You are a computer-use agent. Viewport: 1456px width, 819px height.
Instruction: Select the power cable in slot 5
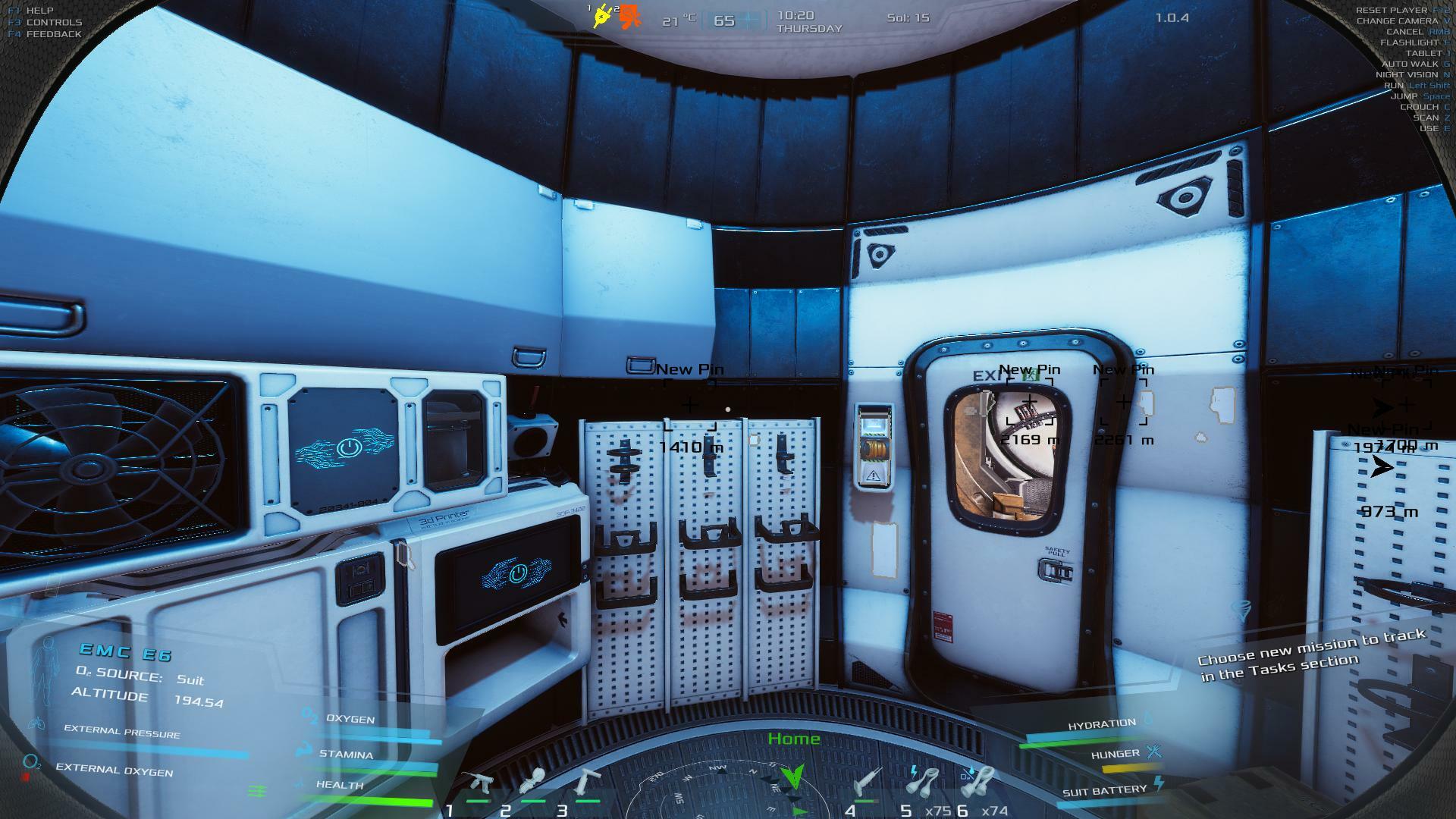click(x=925, y=782)
